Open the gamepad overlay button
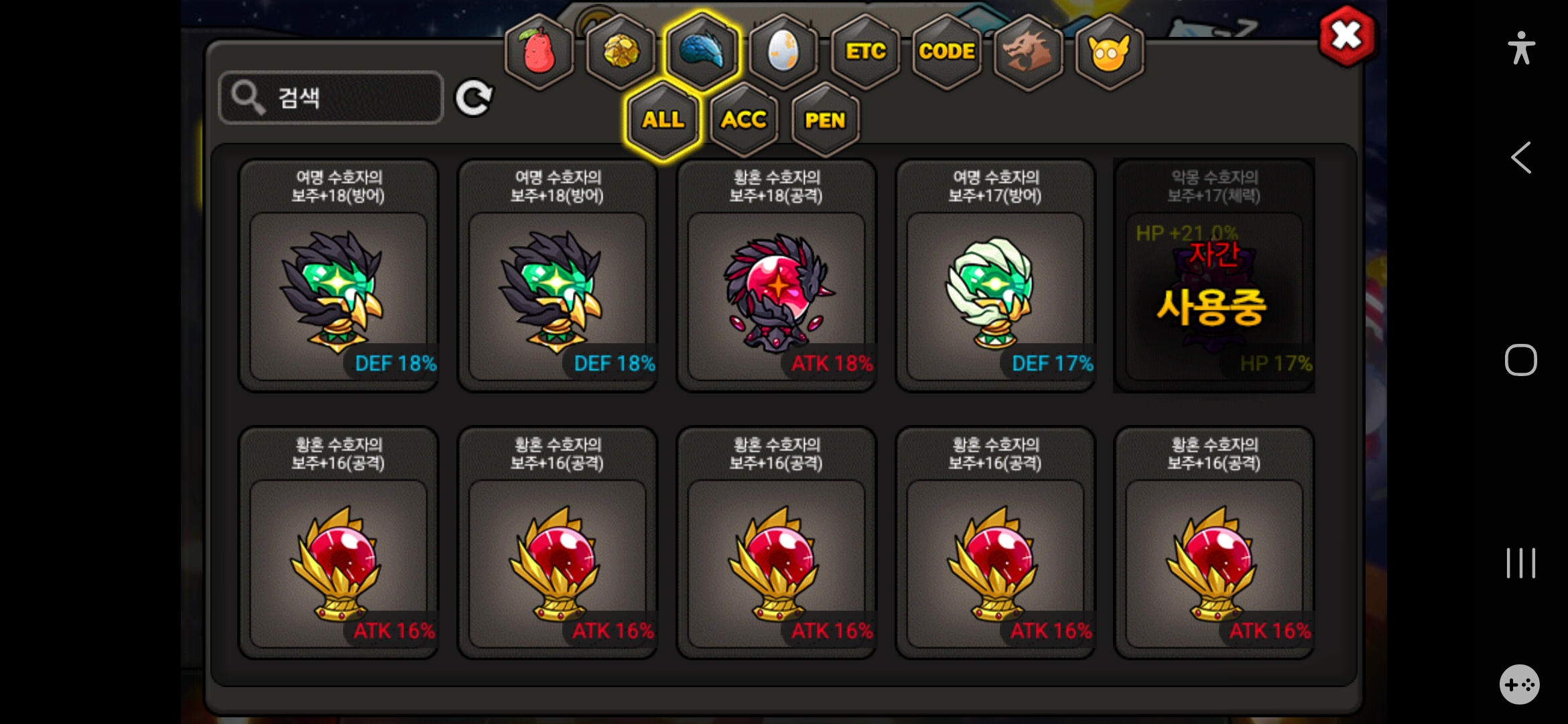This screenshot has height=724, width=1568. (1519, 684)
